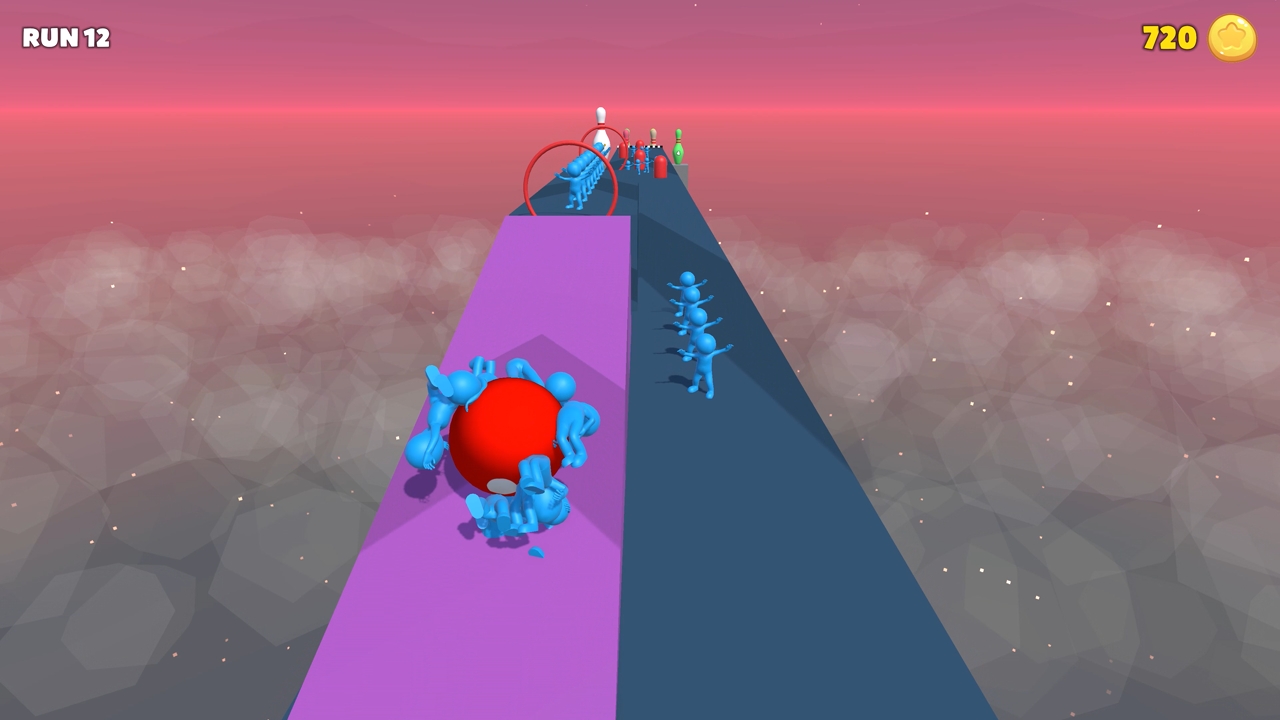Click the yellow star coin icon
The image size is (1280, 720).
[x=1230, y=39]
